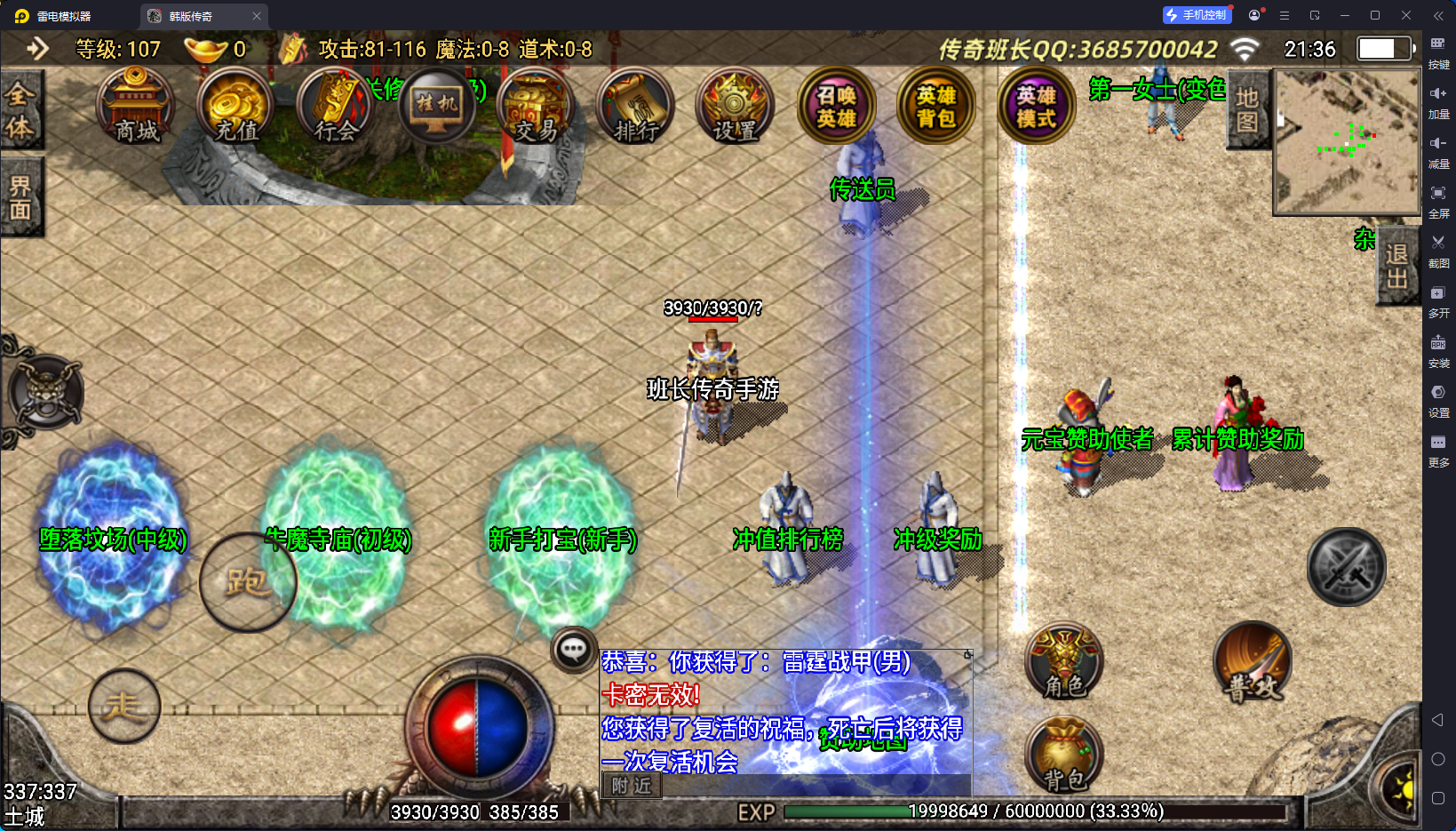
Task: Open the 背包 inventory bag
Action: (1064, 755)
